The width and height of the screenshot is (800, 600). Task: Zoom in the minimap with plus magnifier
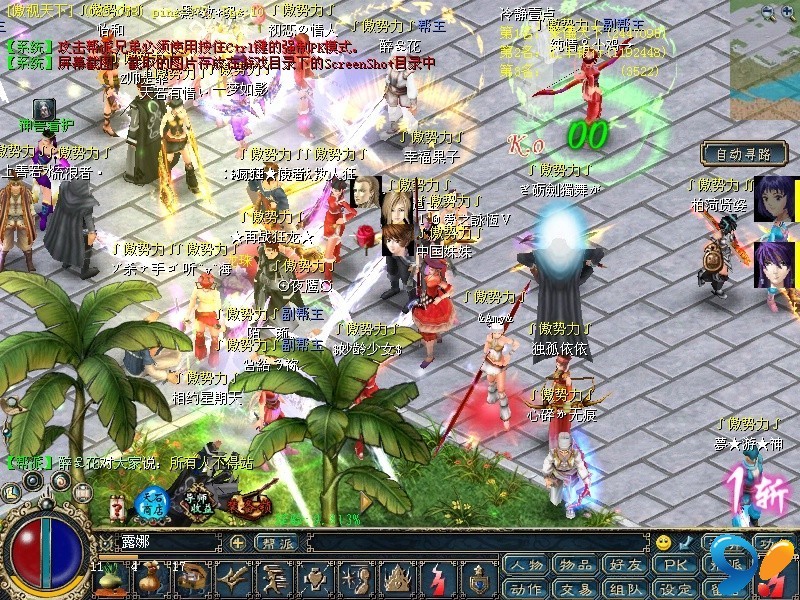click(x=786, y=13)
